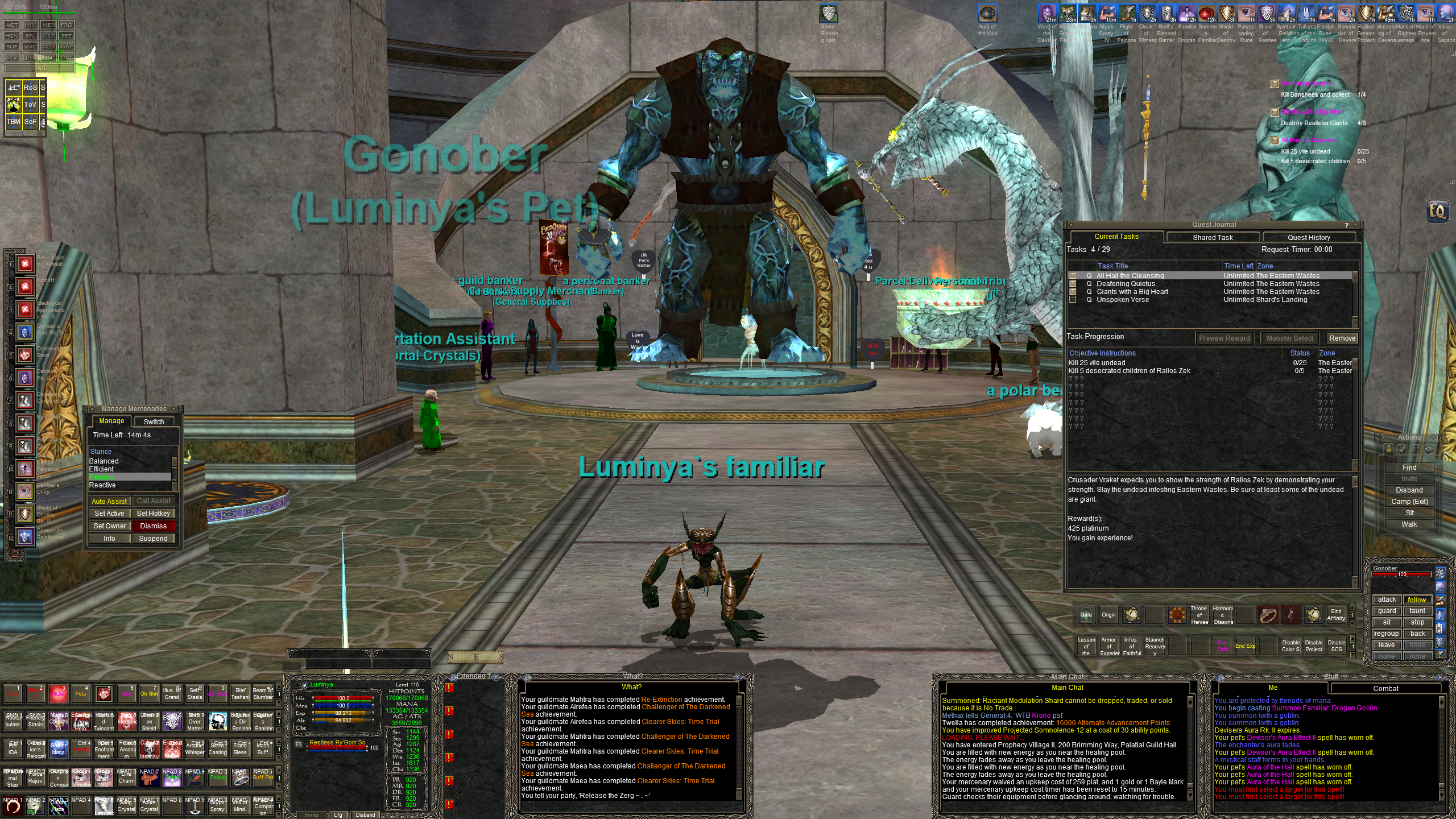Switch to the Shared Task tab
This screenshot has height=819, width=1456.
coord(1213,237)
